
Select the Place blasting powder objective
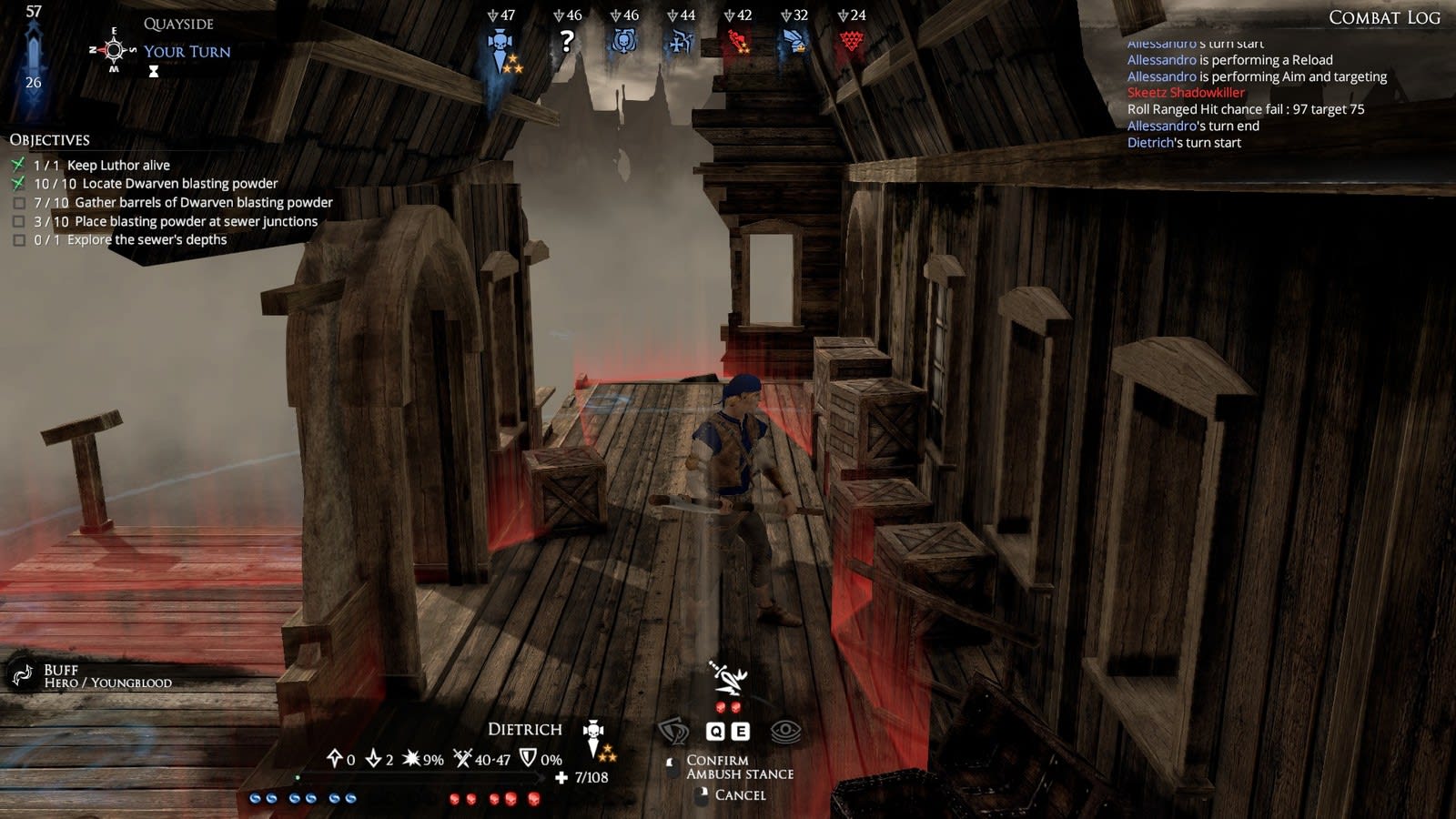point(195,221)
